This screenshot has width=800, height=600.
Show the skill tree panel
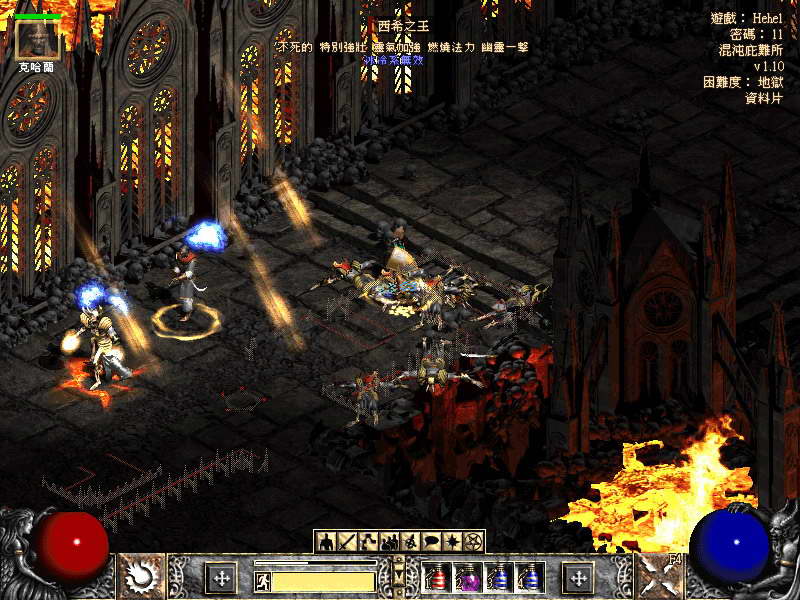(368, 541)
